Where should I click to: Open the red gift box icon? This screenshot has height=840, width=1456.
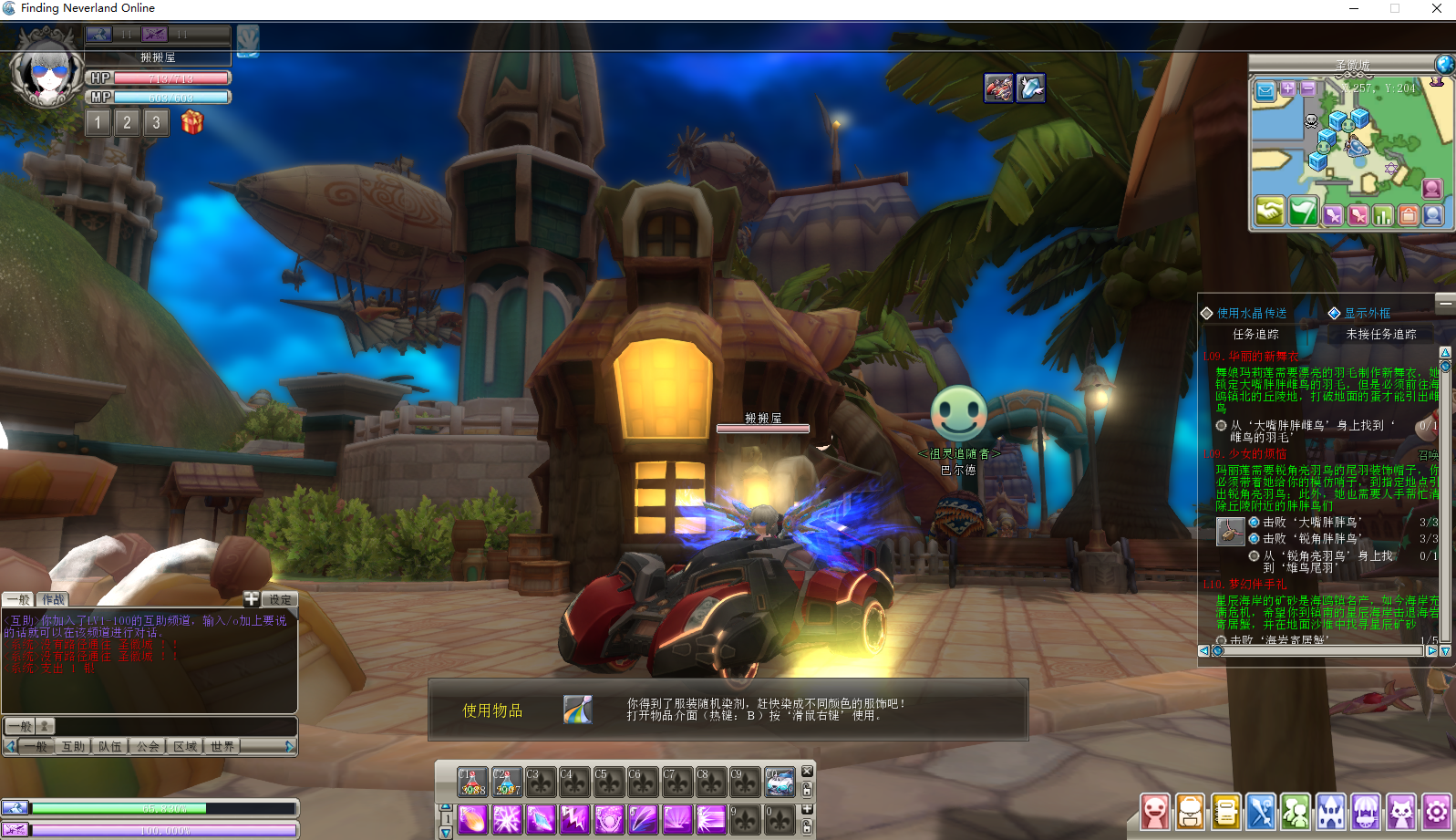point(191,121)
